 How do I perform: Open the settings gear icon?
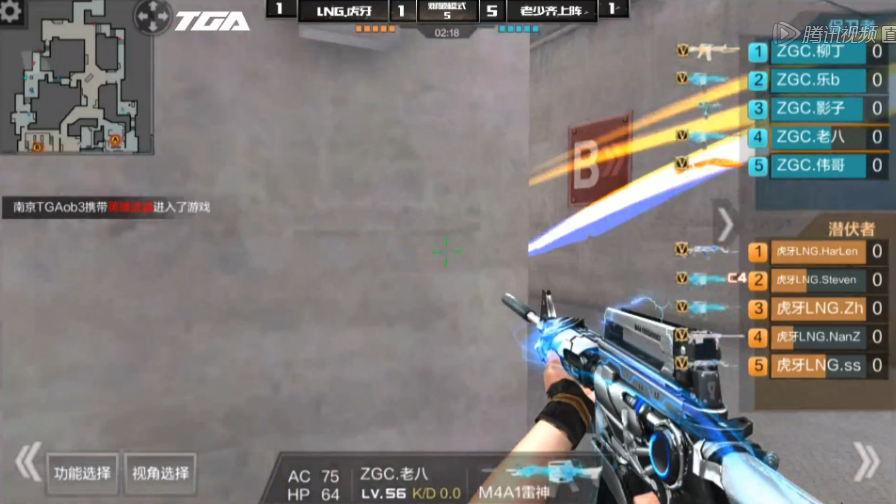coord(13,13)
